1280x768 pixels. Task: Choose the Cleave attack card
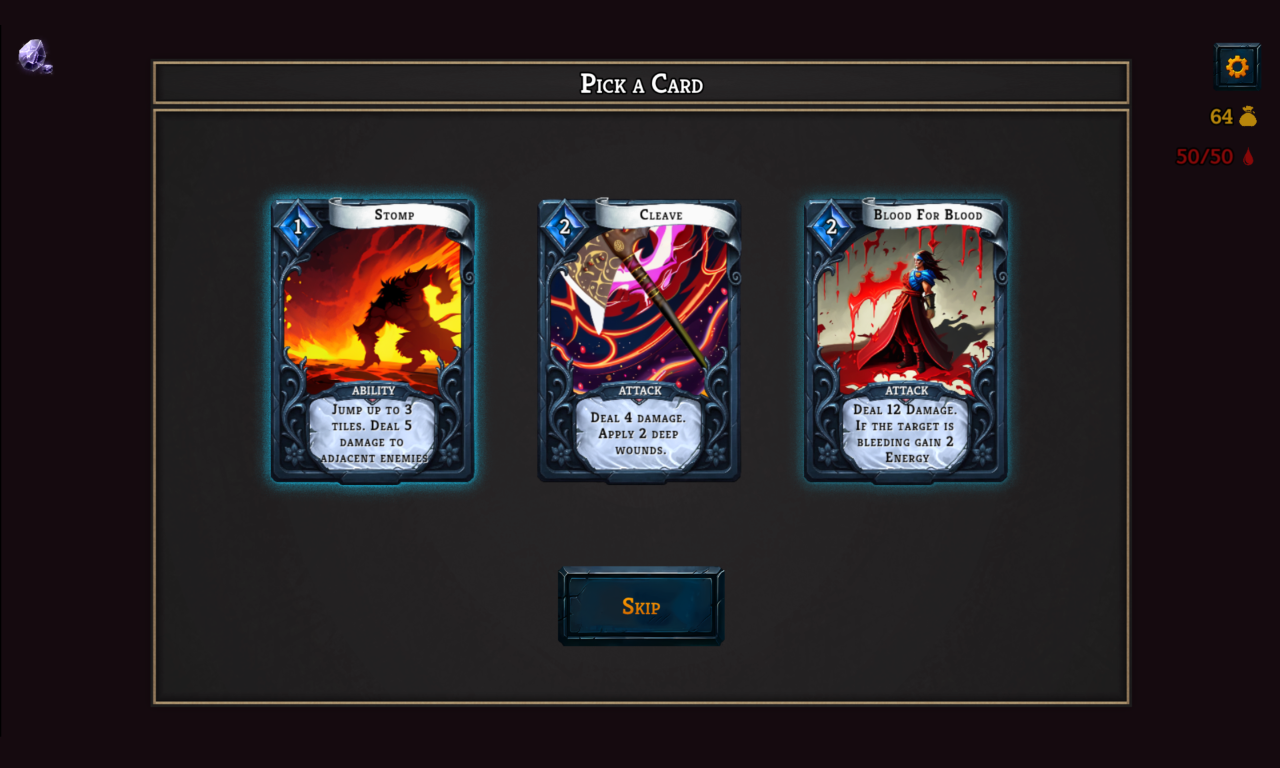pyautogui.click(x=639, y=340)
